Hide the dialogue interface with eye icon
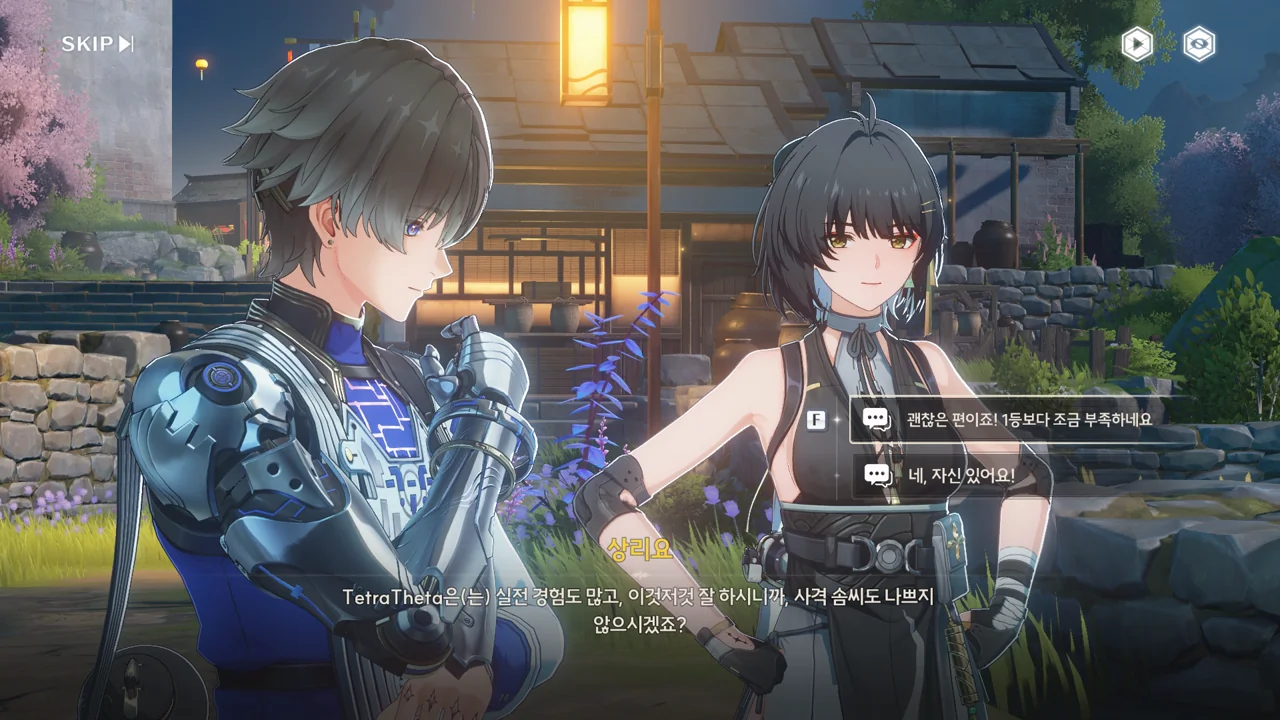Viewport: 1280px width, 720px height. (x=1199, y=44)
